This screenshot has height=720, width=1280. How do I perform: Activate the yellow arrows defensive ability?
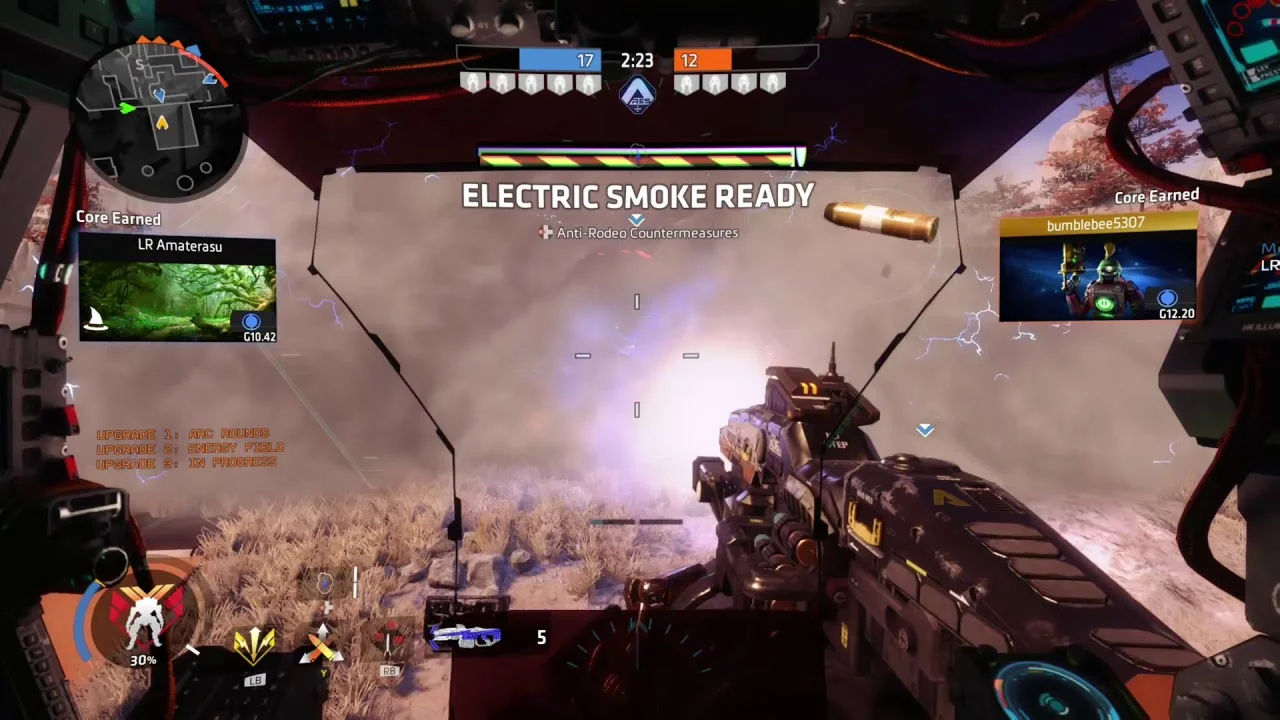point(254,644)
